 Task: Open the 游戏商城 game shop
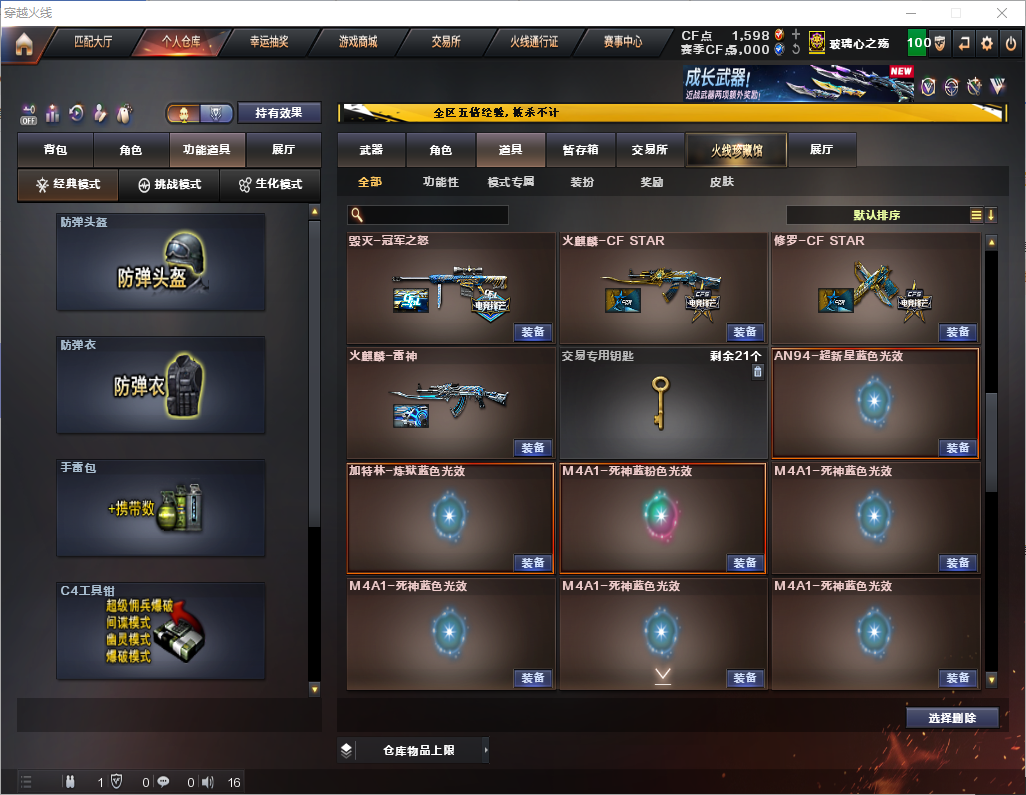[357, 42]
